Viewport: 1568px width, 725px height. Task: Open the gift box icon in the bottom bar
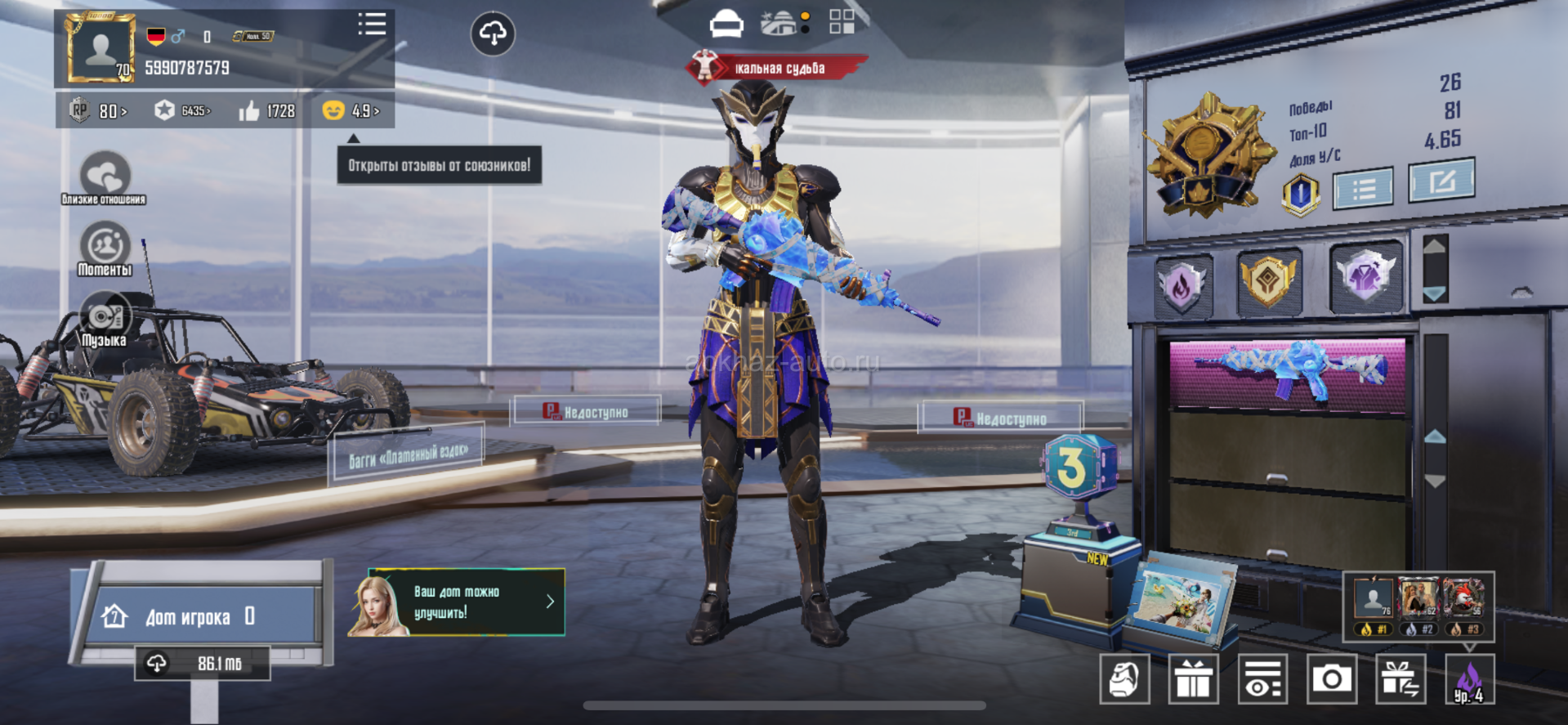[1193, 679]
